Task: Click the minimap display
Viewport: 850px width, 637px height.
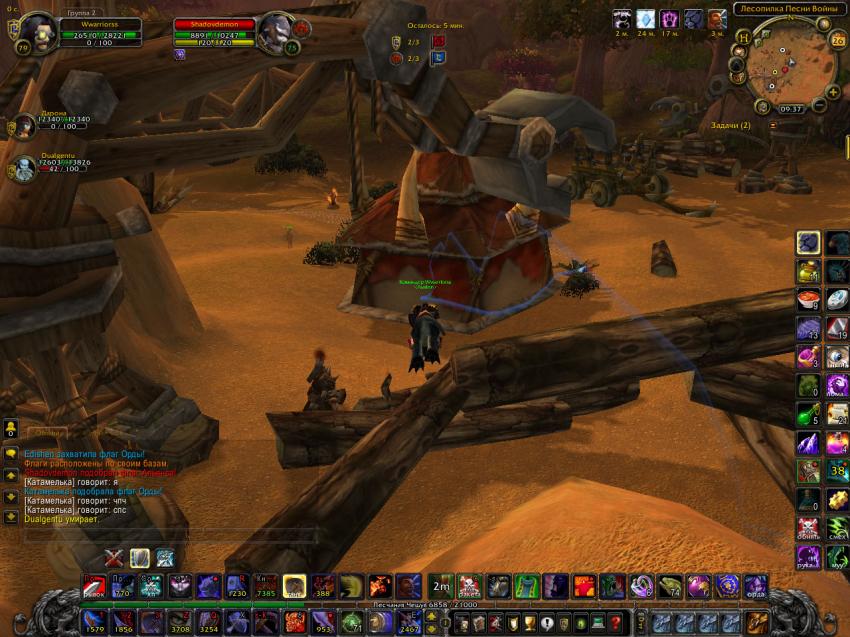Action: tap(785, 63)
